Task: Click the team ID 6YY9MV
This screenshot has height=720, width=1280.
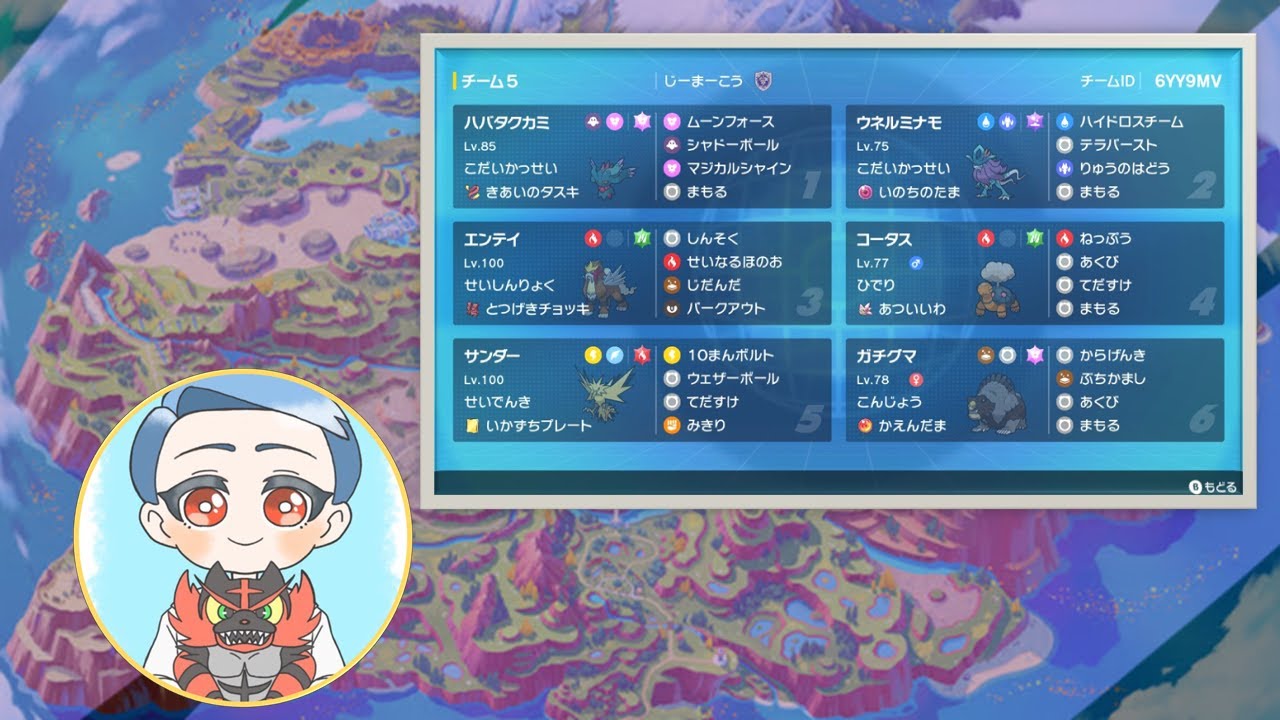Action: click(1188, 82)
